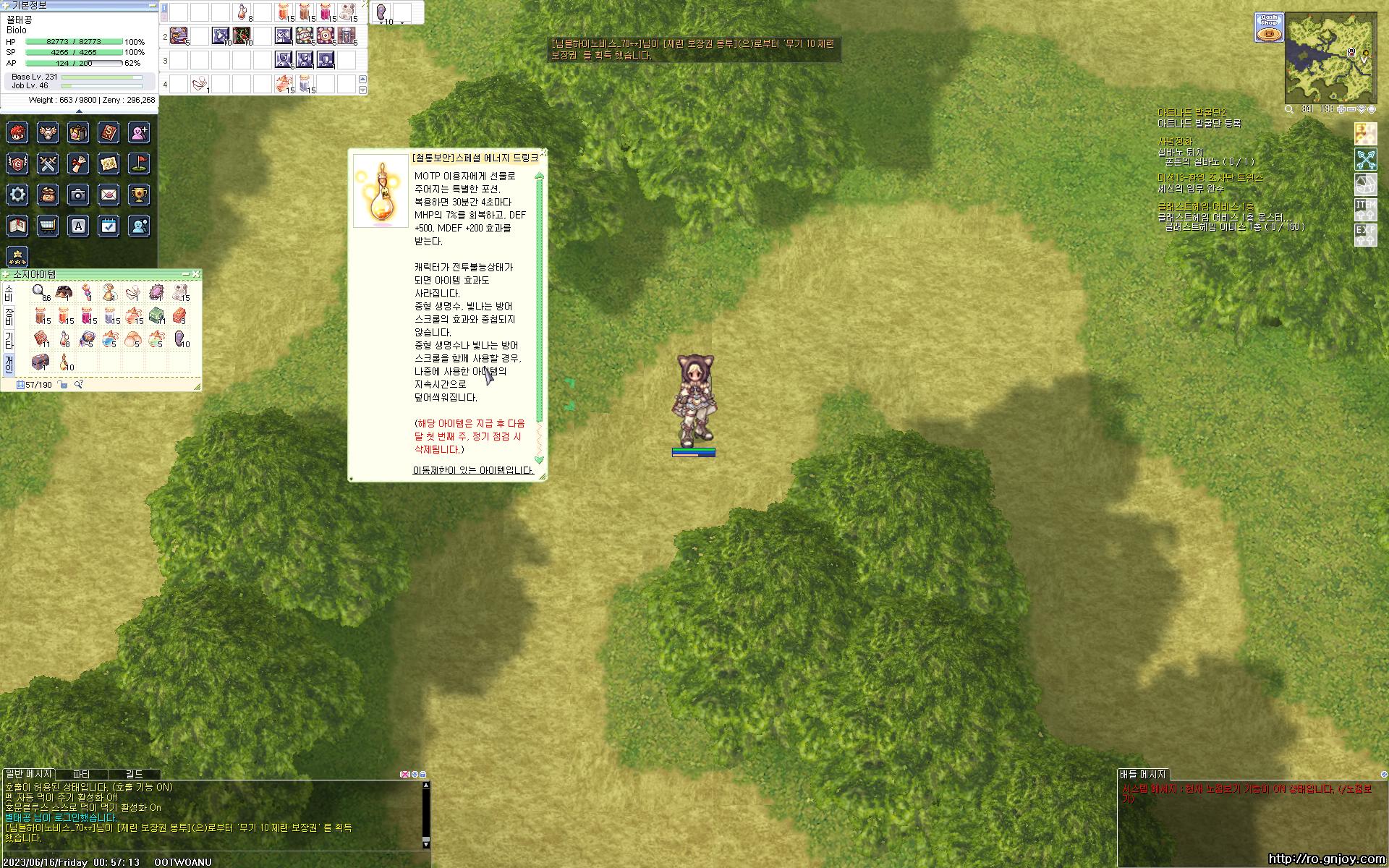Screen dimensions: 1389x868
Task: Open the guild shield icon
Action: (x=18, y=164)
